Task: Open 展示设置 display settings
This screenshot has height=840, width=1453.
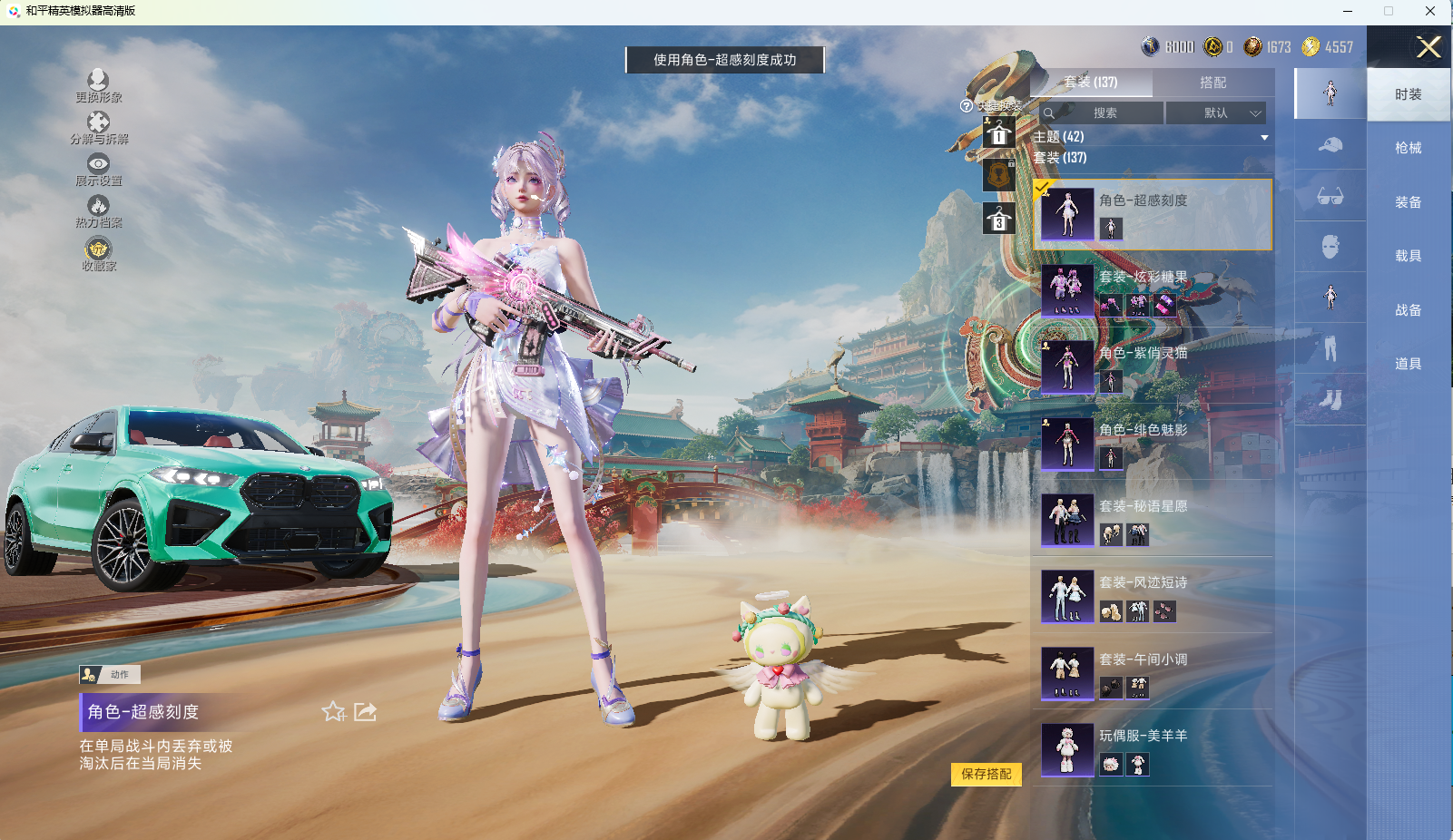Action: pos(98,170)
